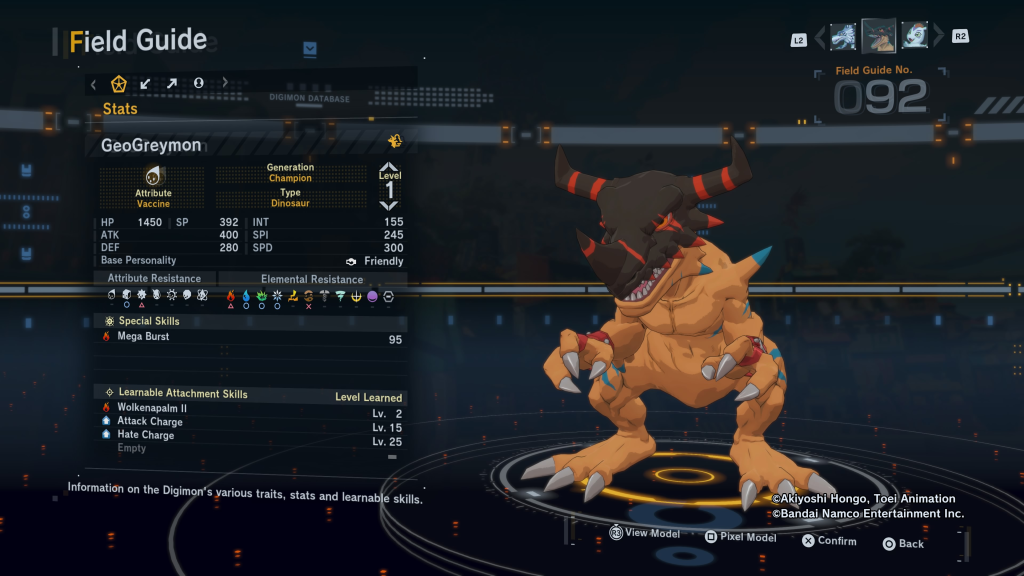Decrease the level with the down arrow
The width and height of the screenshot is (1024, 576).
pyautogui.click(x=389, y=205)
